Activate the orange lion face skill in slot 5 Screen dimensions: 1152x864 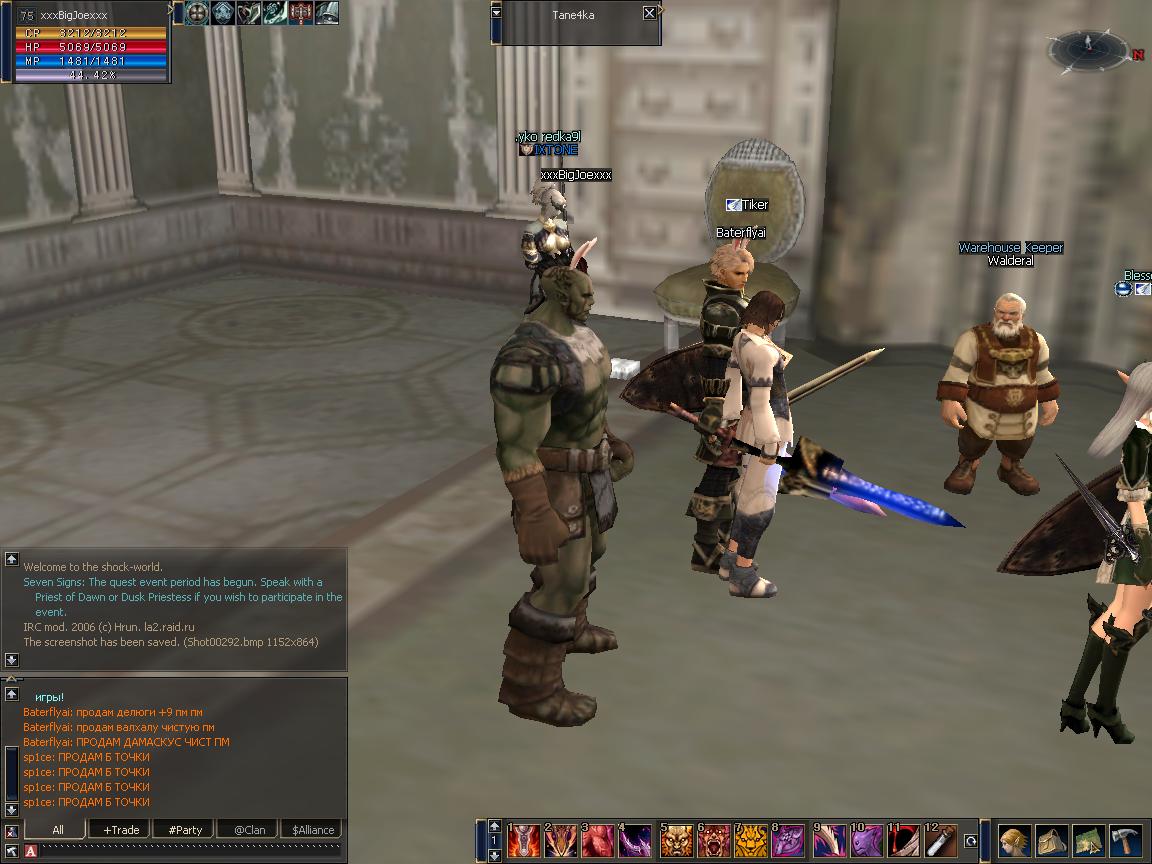tap(676, 841)
